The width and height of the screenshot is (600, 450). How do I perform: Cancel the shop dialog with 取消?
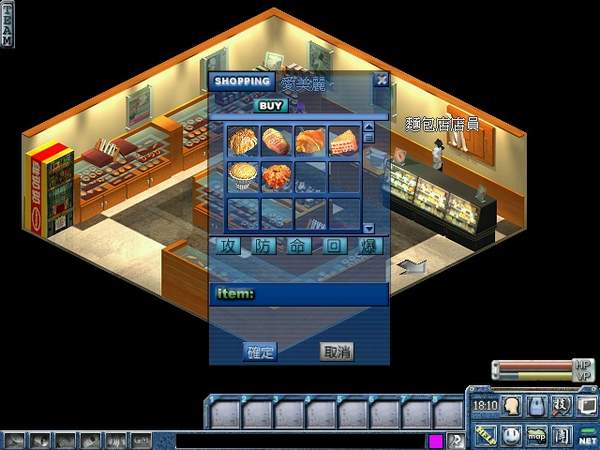click(x=336, y=351)
